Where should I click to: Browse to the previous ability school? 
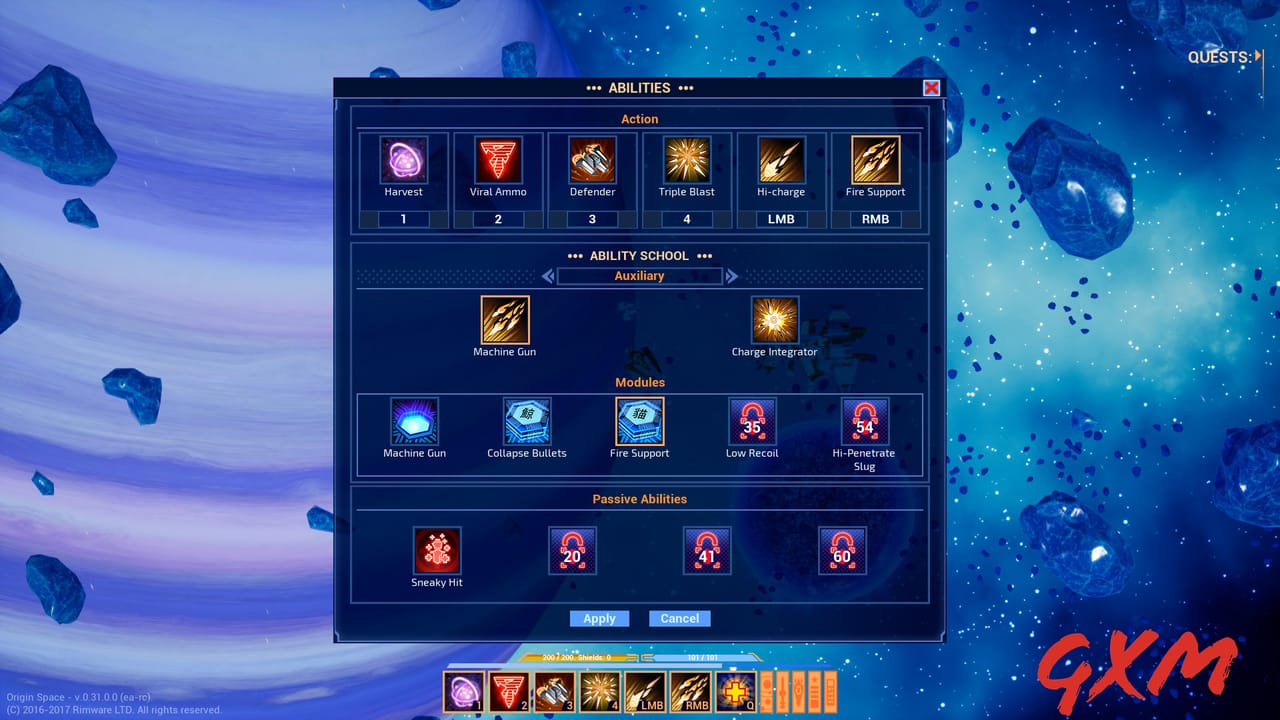point(548,276)
